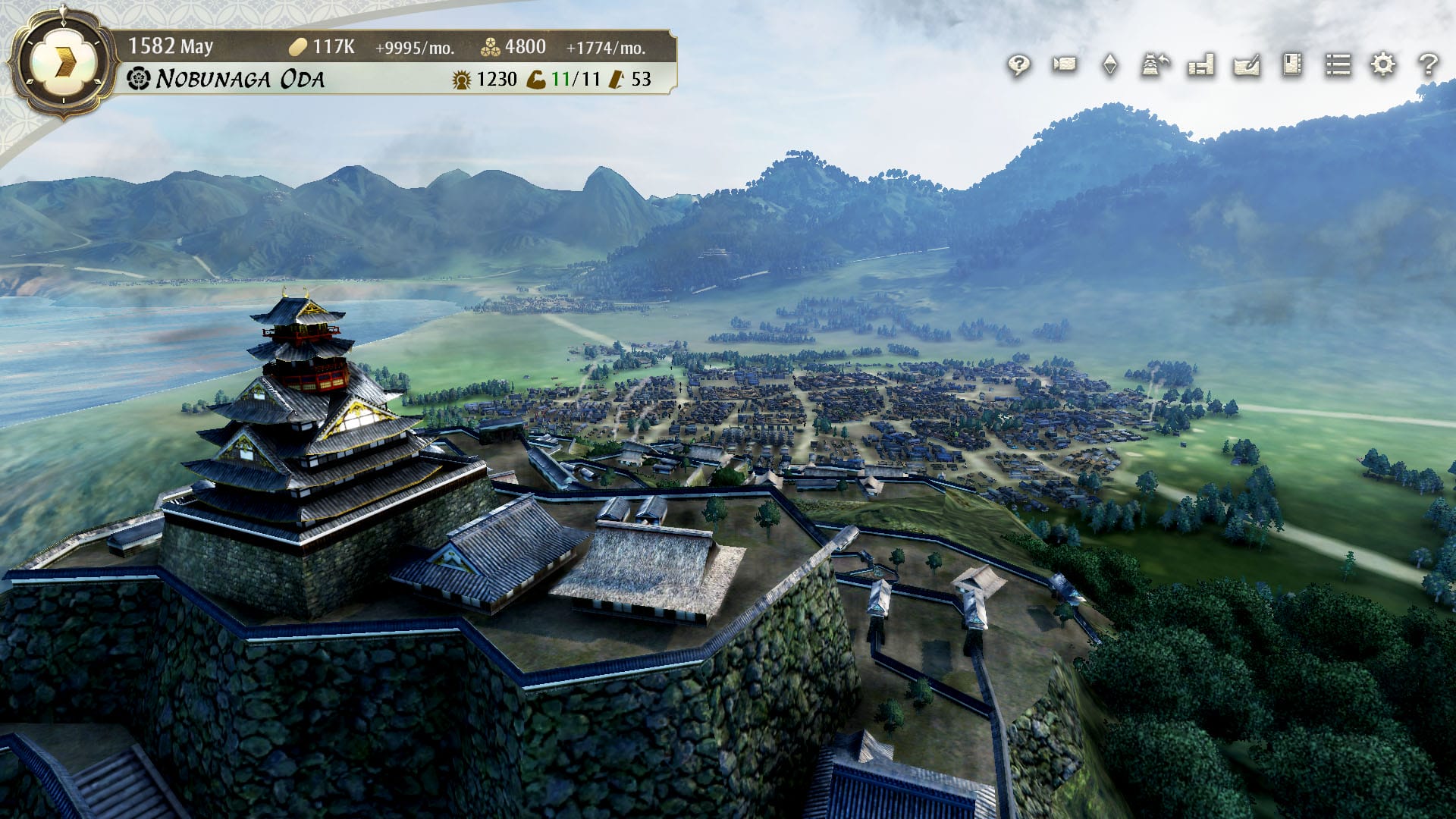This screenshot has height=819, width=1456.
Task: Open settings via the gear icon
Action: (1383, 65)
